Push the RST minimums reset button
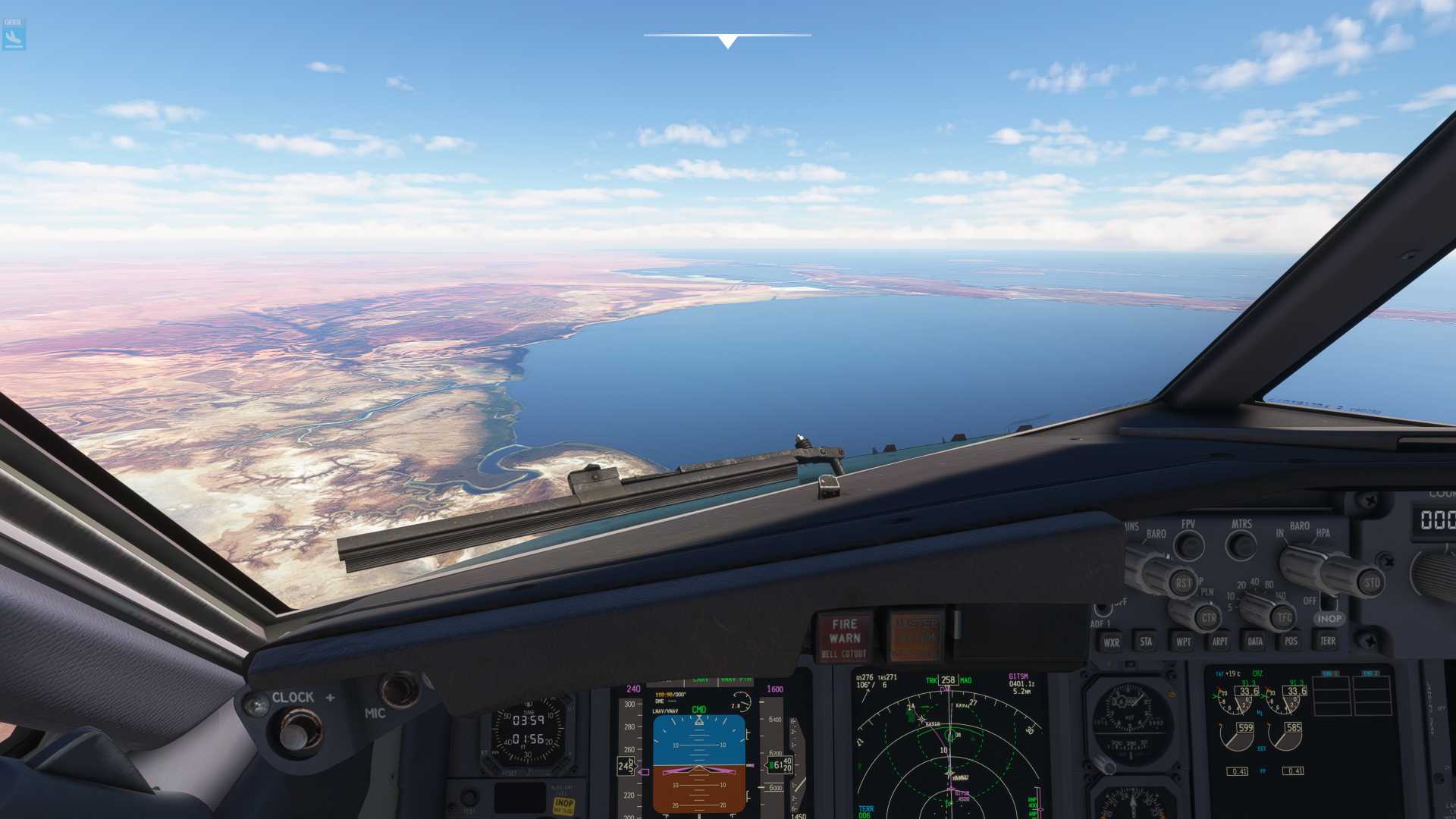The width and height of the screenshot is (1456, 819). [x=1183, y=582]
